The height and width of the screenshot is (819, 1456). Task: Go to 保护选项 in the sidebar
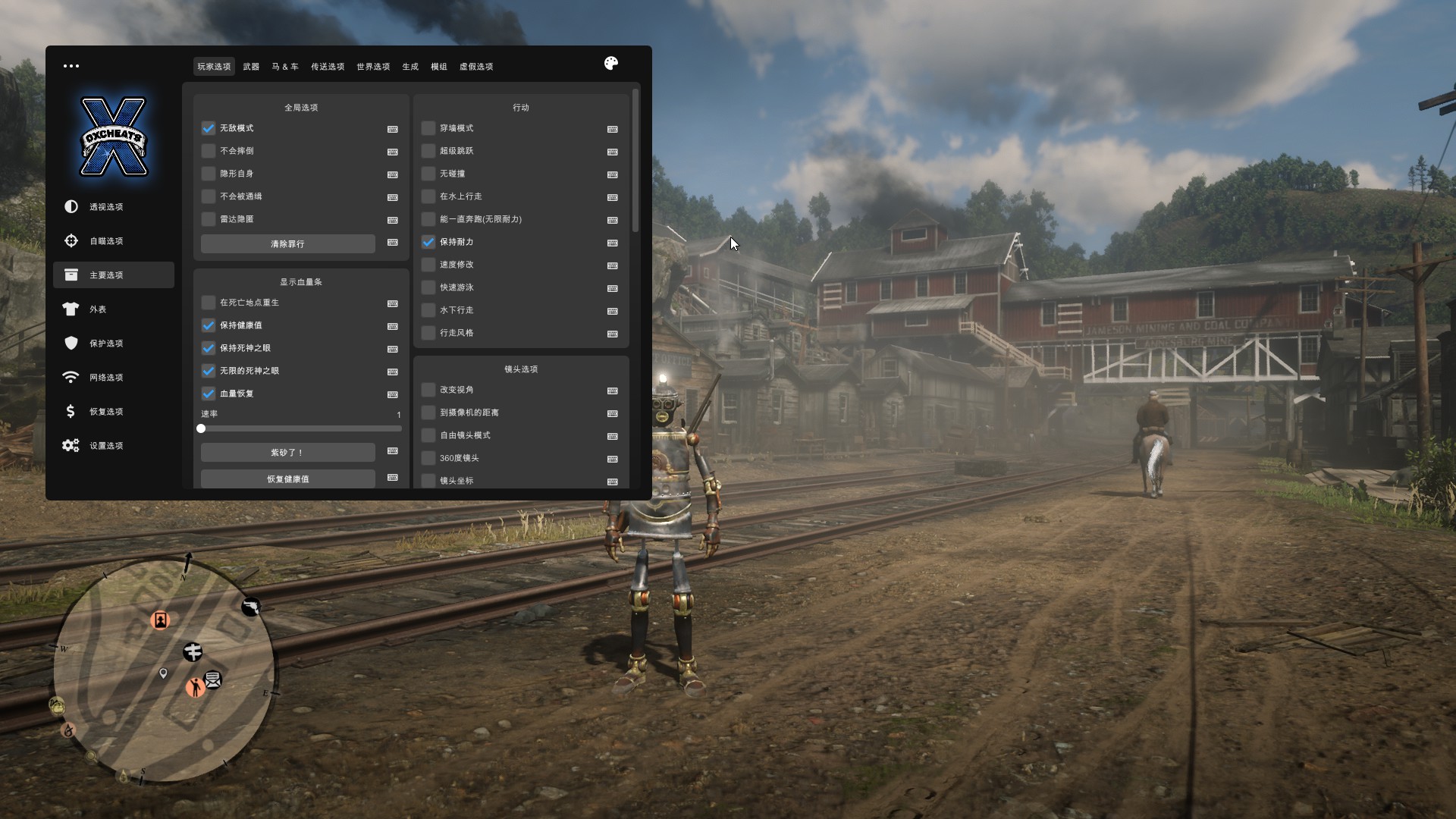point(106,344)
